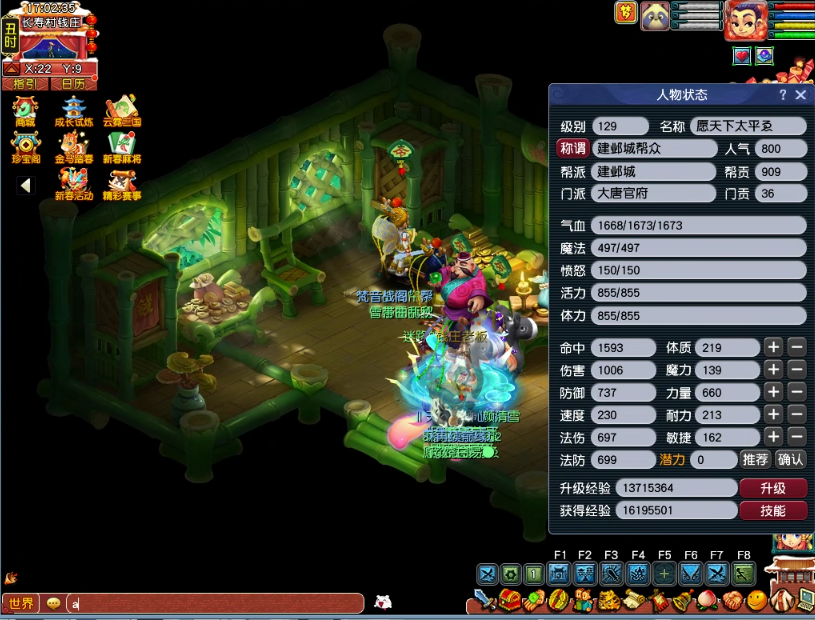Open the 技能 skills button

[x=772, y=511]
